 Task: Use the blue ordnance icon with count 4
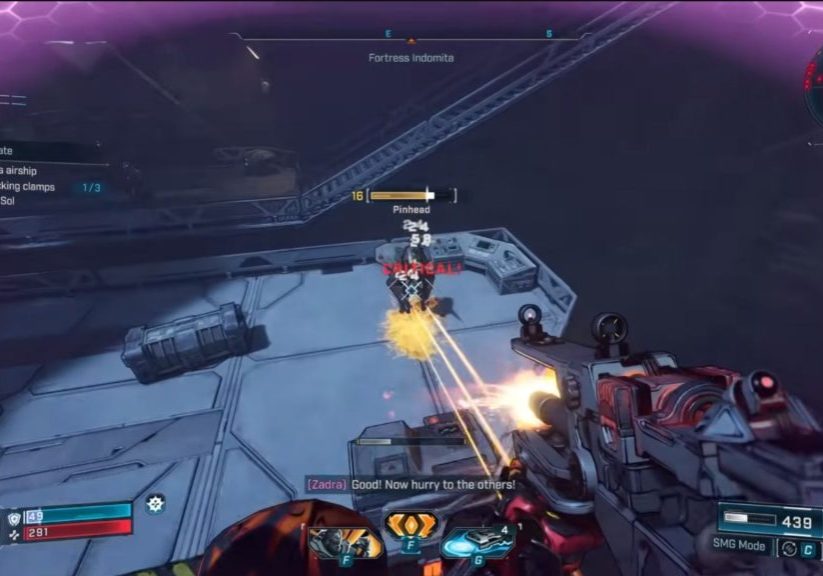tap(477, 541)
